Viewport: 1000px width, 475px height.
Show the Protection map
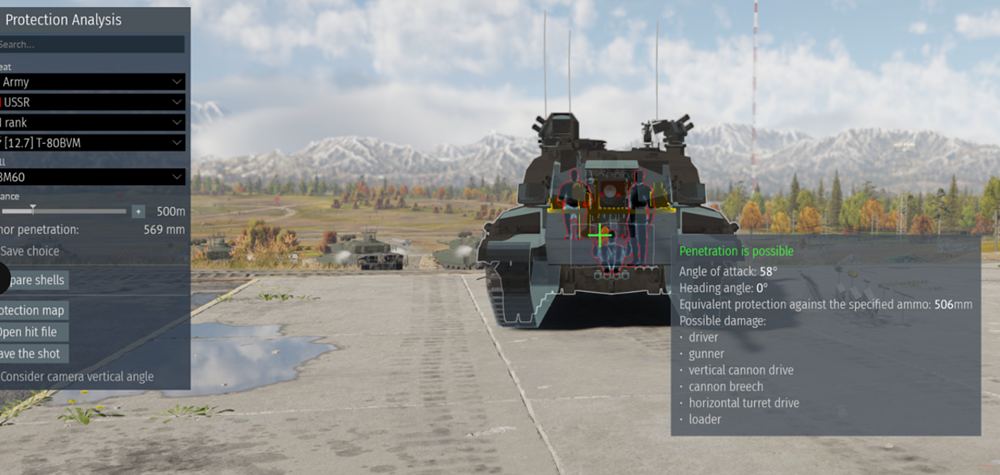click(34, 310)
